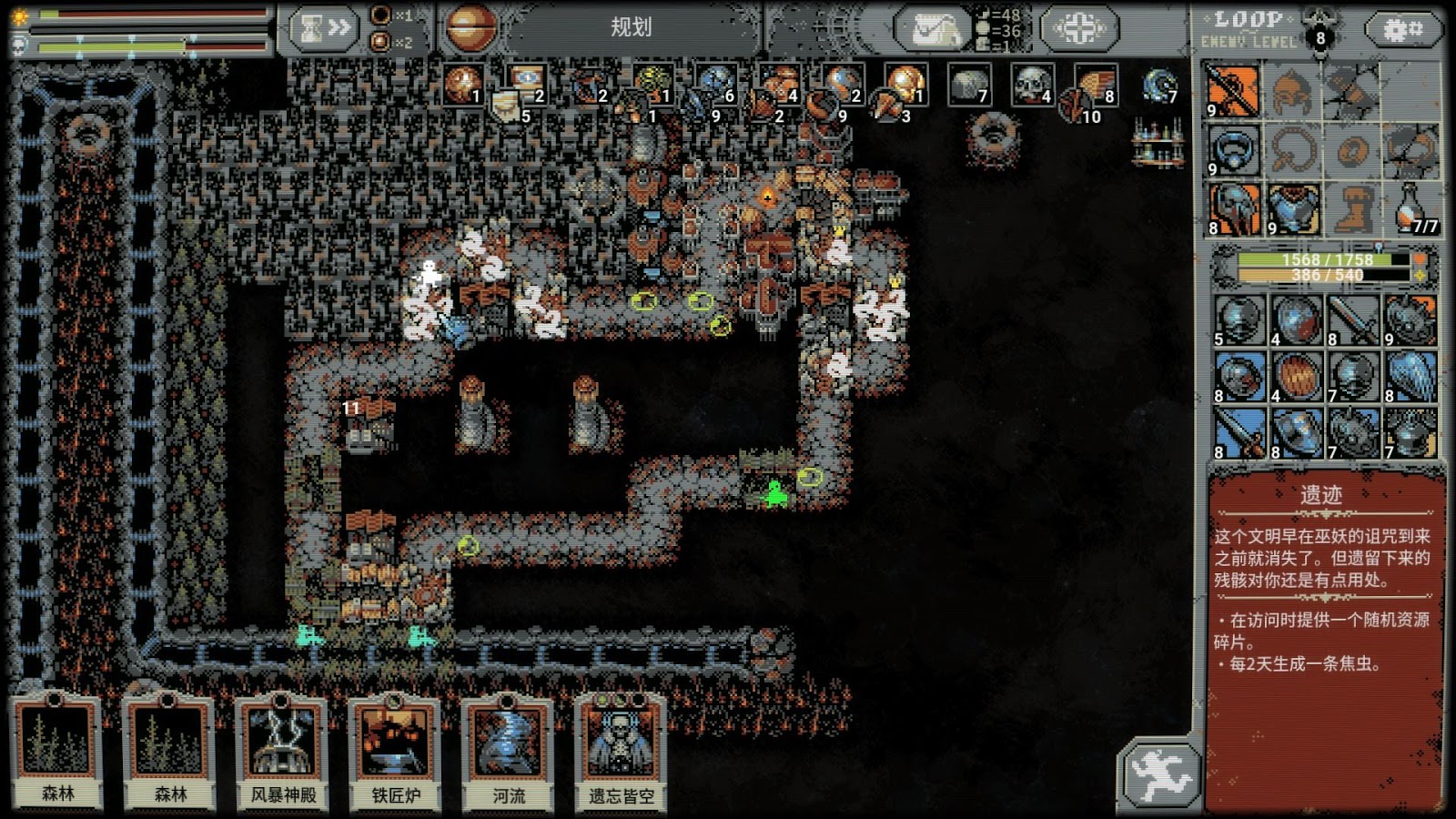The height and width of the screenshot is (819, 1456).
Task: Open the cross-shaped button in top bar
Action: [1079, 29]
